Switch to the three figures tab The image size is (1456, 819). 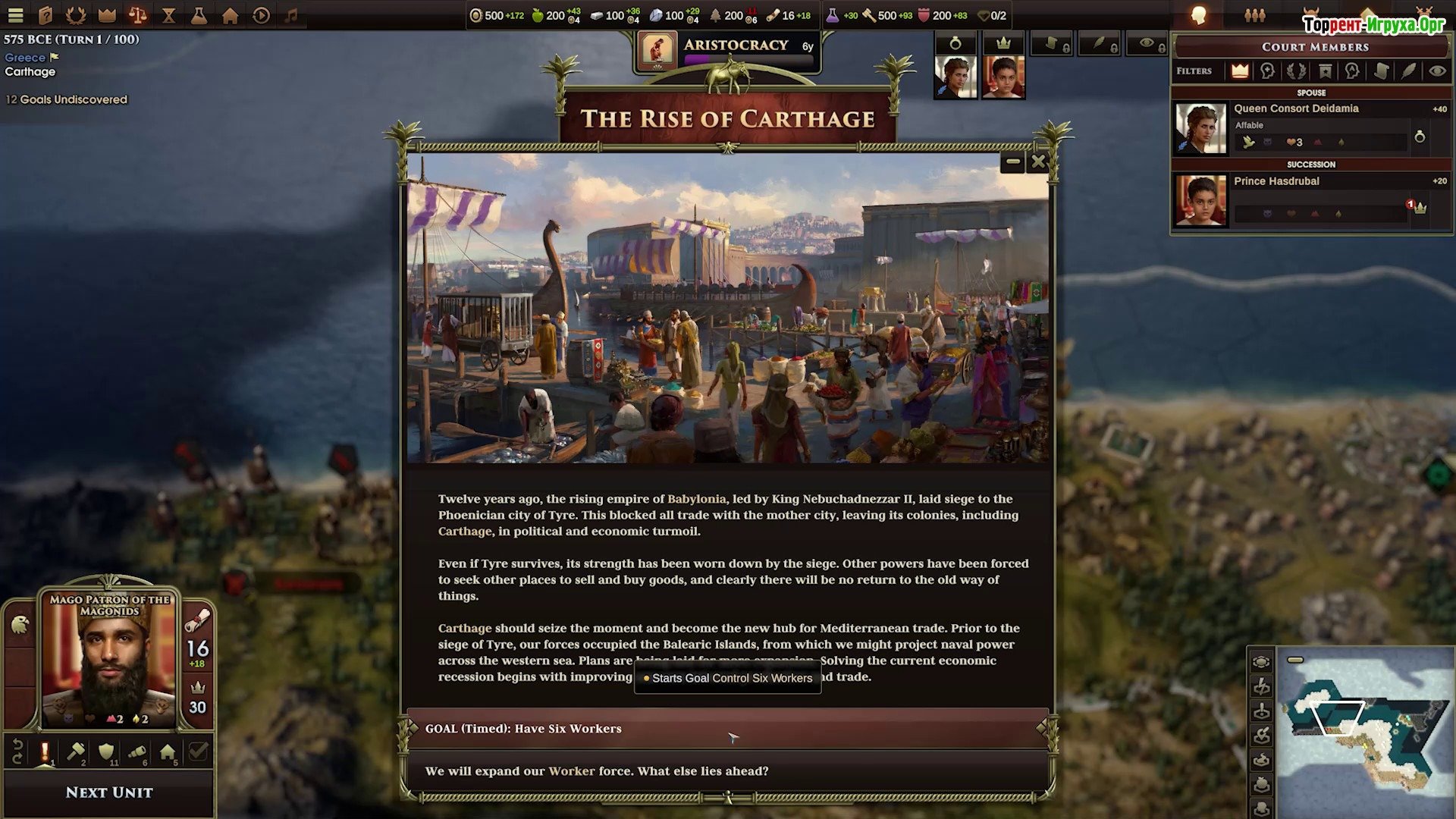coord(1255,15)
